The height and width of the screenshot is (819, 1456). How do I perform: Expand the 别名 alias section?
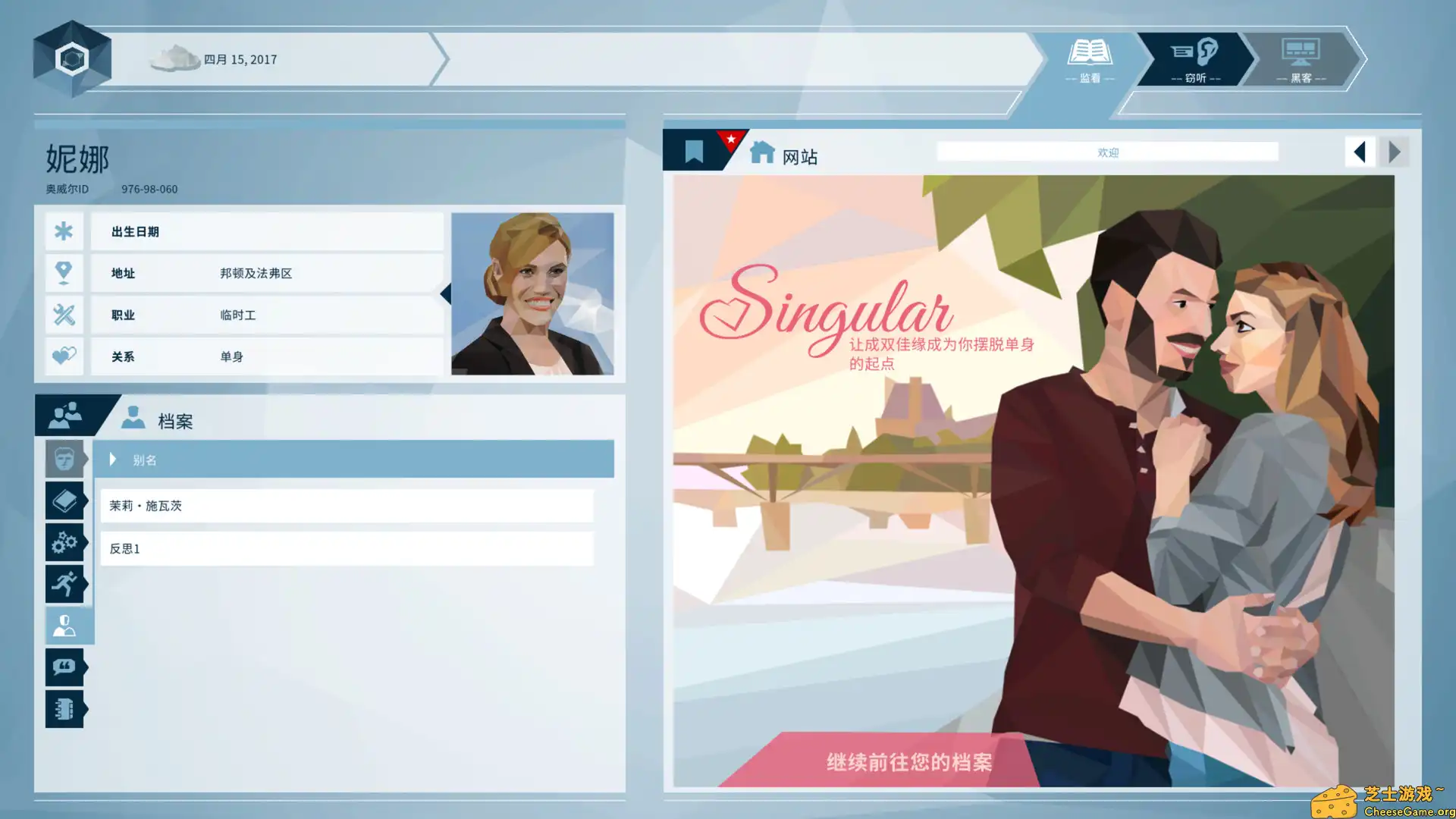click(112, 459)
